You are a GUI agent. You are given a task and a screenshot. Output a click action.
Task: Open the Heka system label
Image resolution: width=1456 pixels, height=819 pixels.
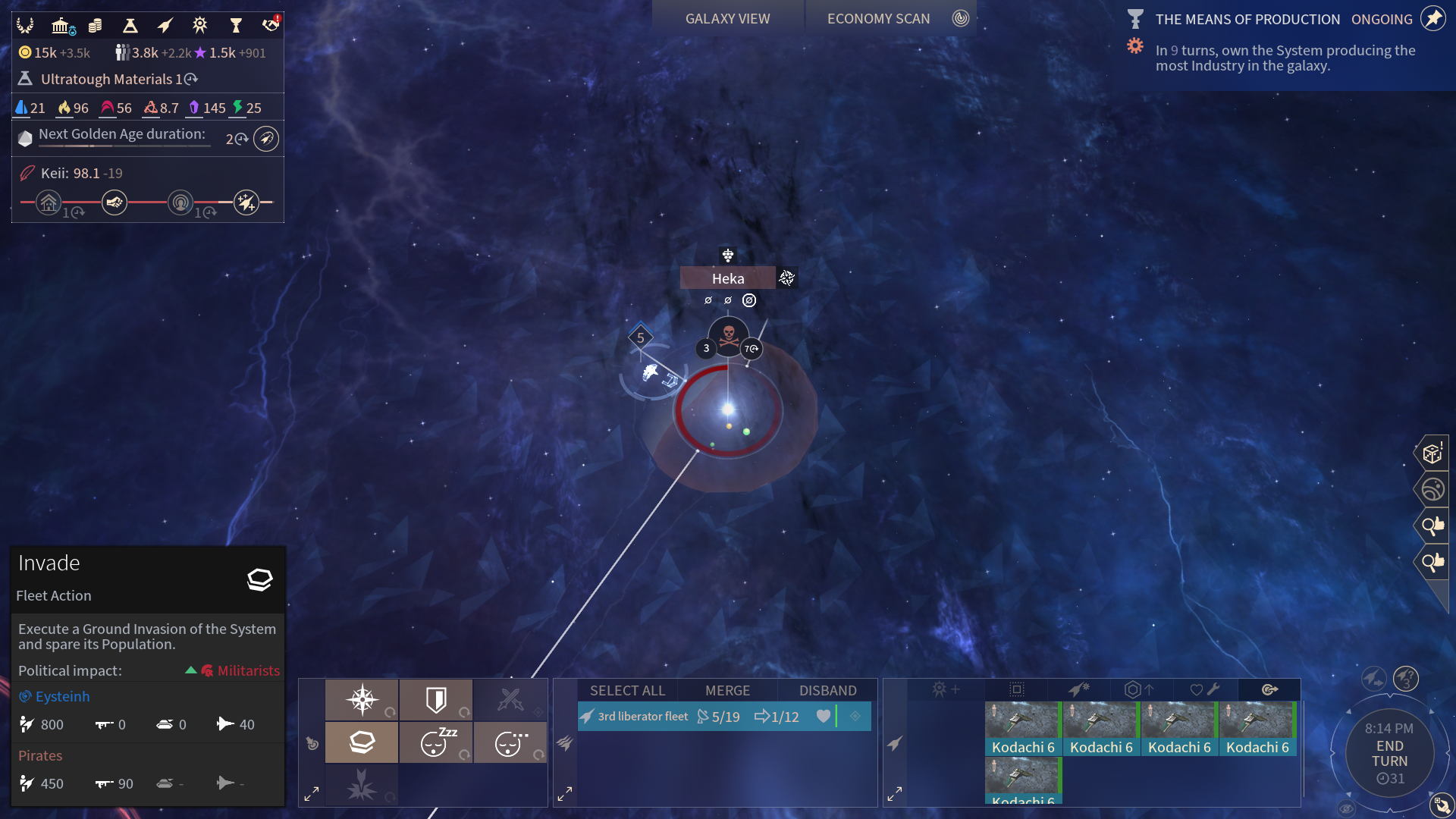coord(727,278)
